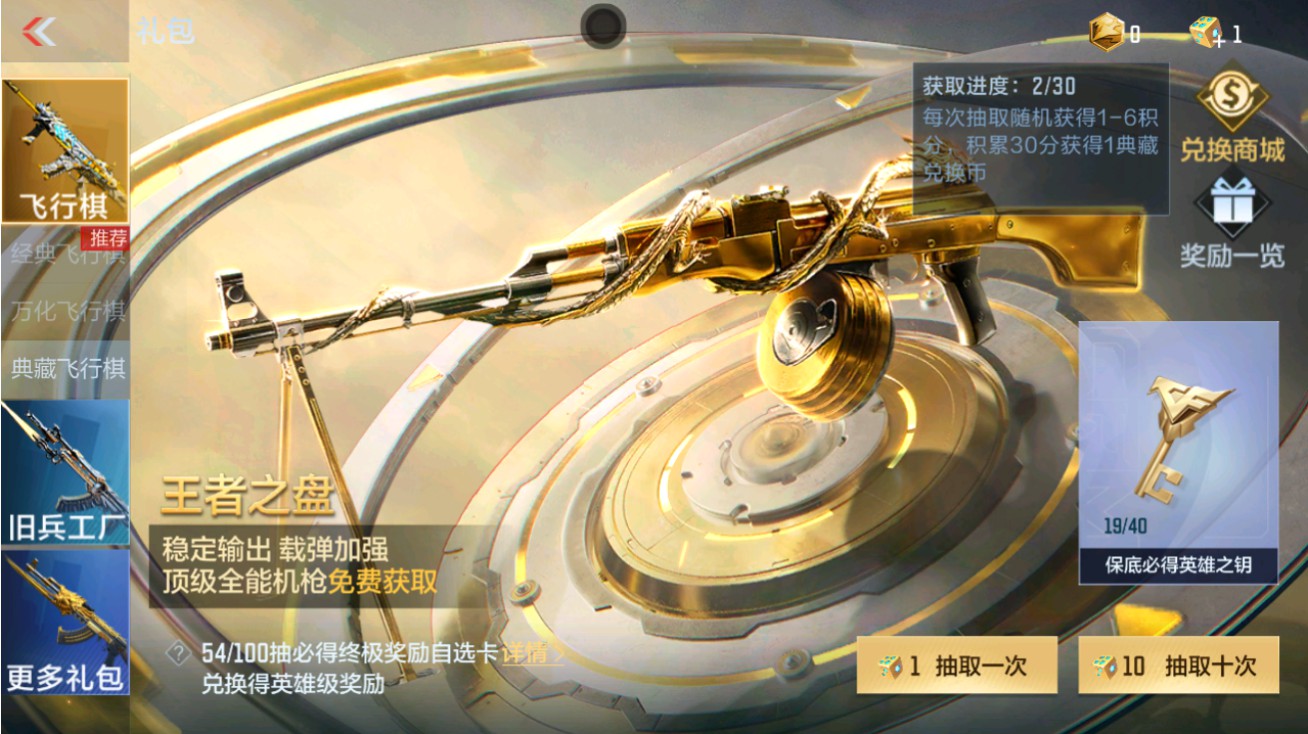Select the 飞行棋 tab with 推荐 badge
1308x734 pixels.
pyautogui.click(x=66, y=150)
